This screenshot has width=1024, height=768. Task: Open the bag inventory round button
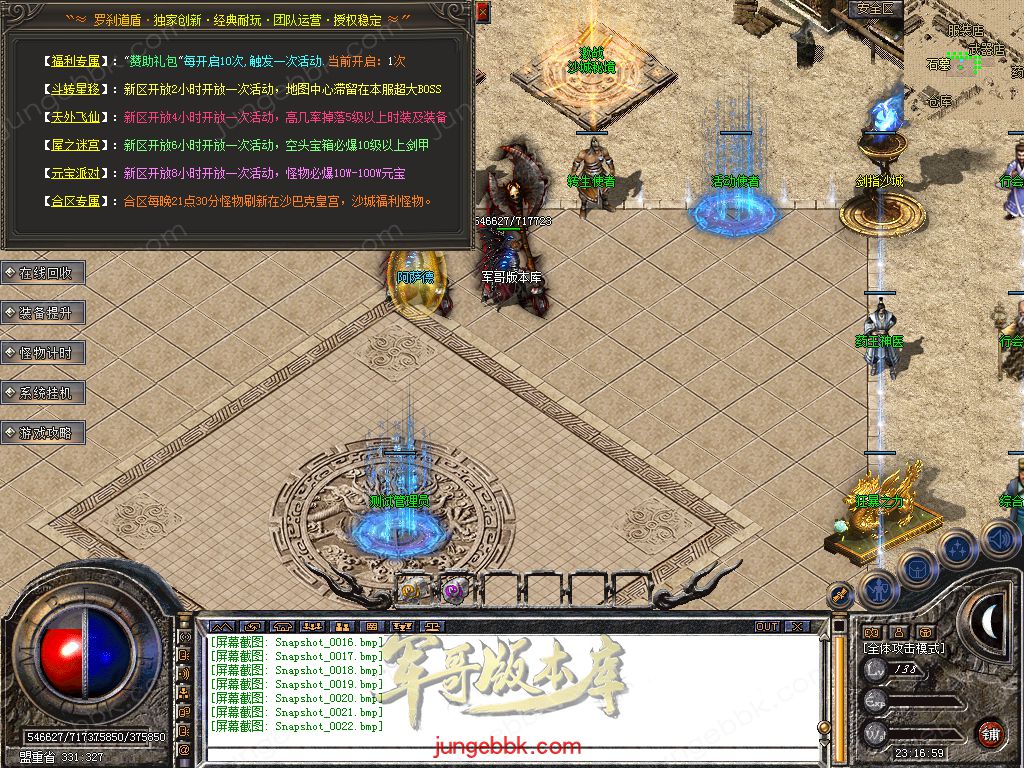pyautogui.click(x=917, y=569)
